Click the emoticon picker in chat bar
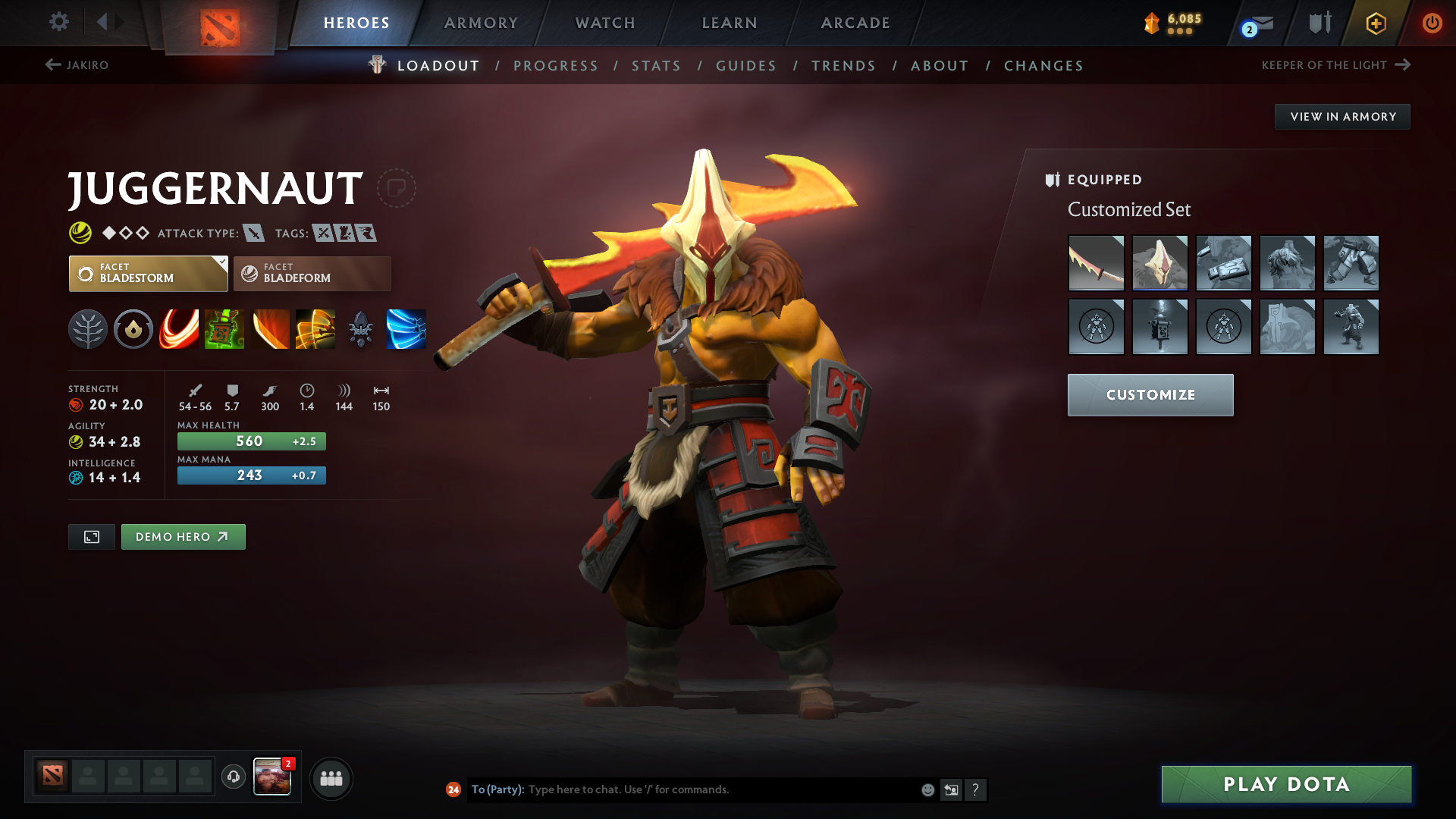Viewport: 1456px width, 819px height. pyautogui.click(x=927, y=789)
